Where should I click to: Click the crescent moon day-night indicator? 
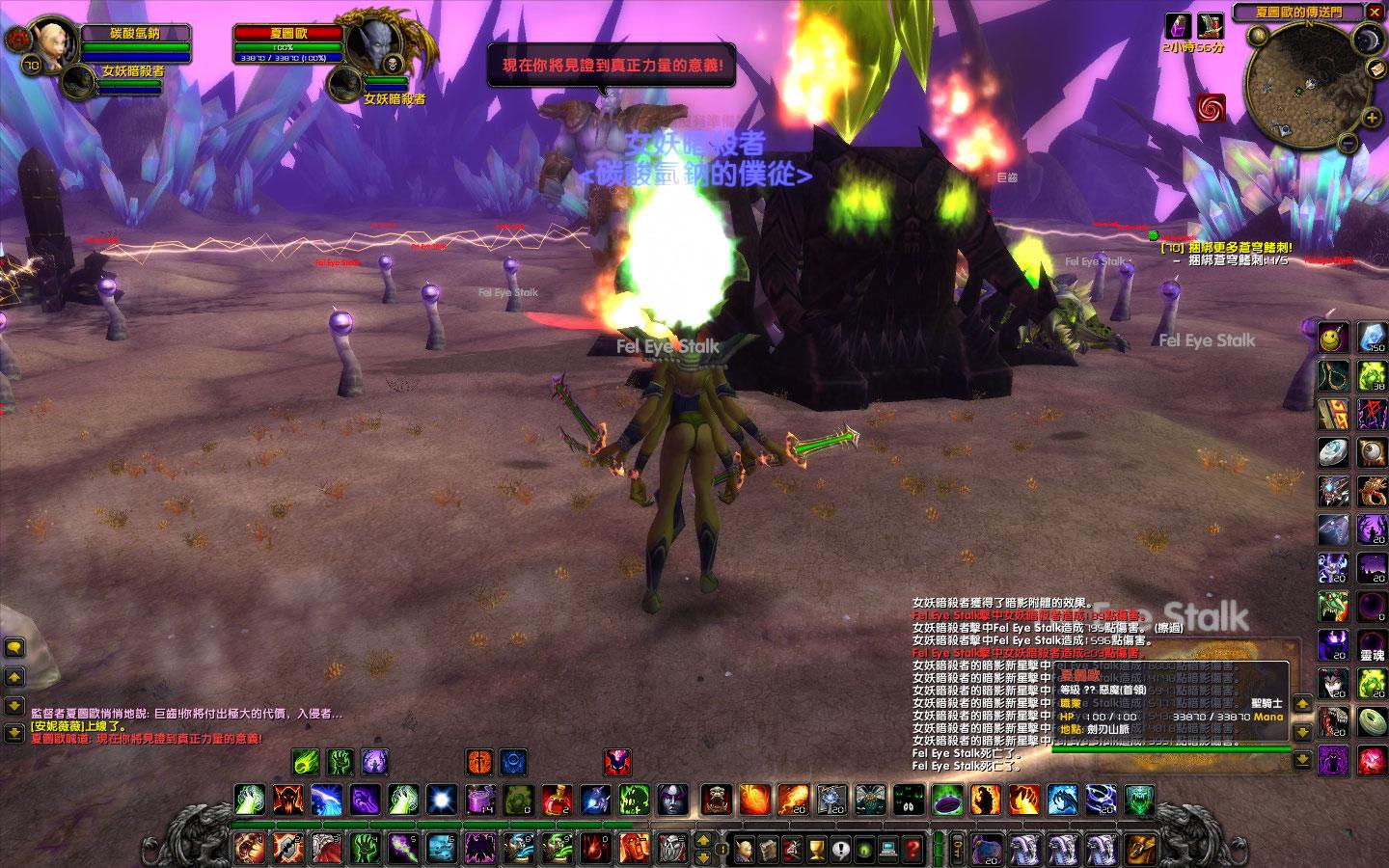click(x=1367, y=41)
